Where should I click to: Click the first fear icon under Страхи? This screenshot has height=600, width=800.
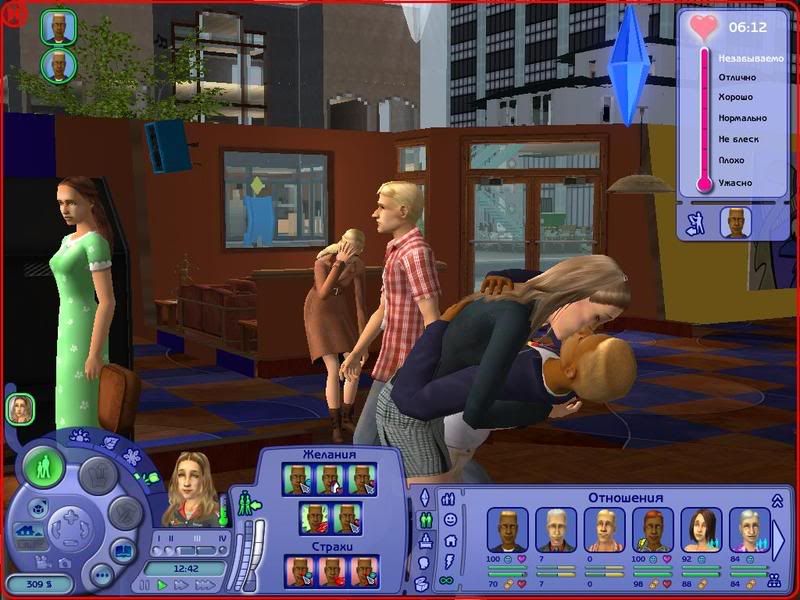tap(299, 571)
